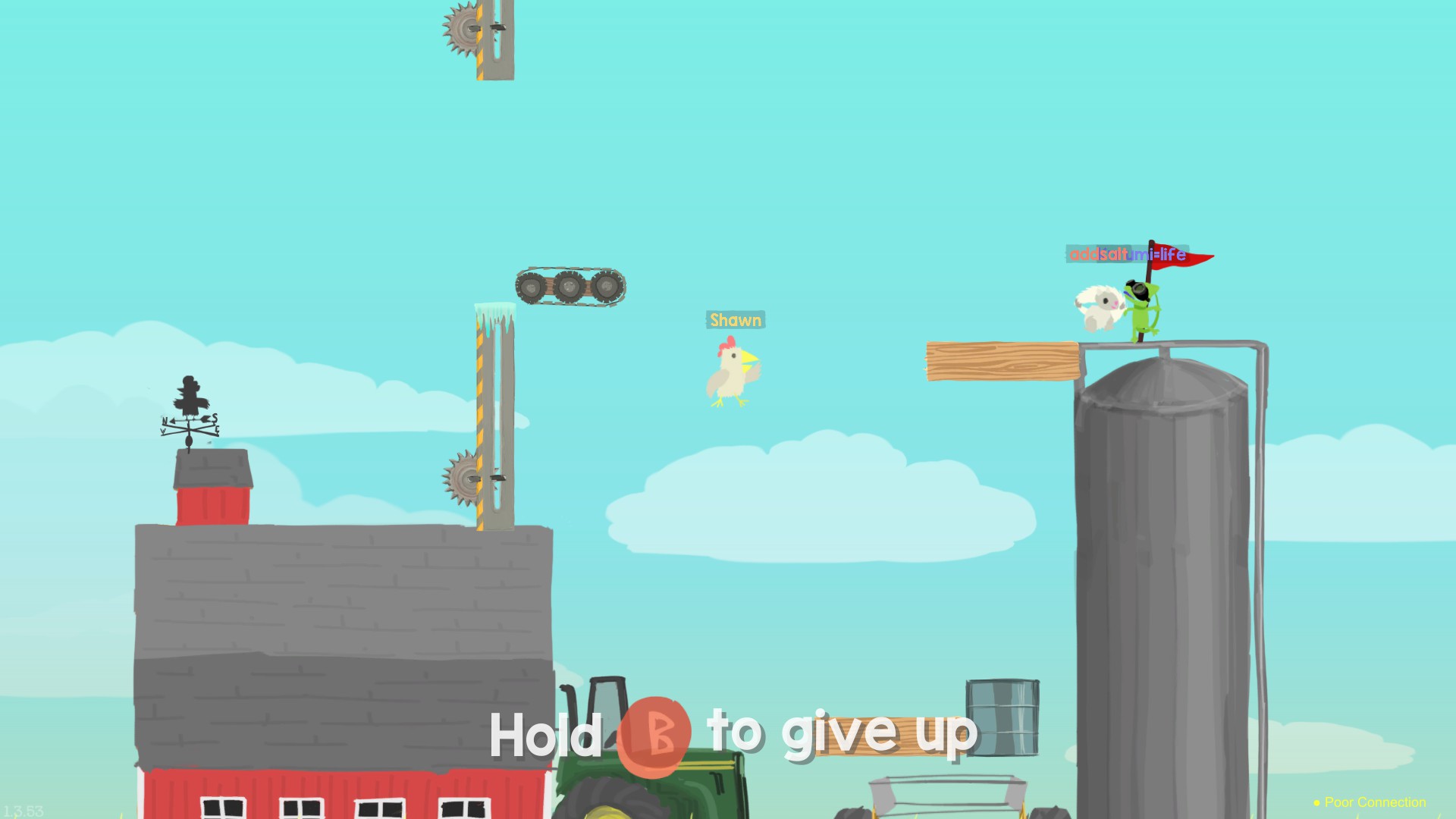The width and height of the screenshot is (1456, 819).
Task: Click the Poor Connection label text
Action: pyautogui.click(x=1376, y=802)
